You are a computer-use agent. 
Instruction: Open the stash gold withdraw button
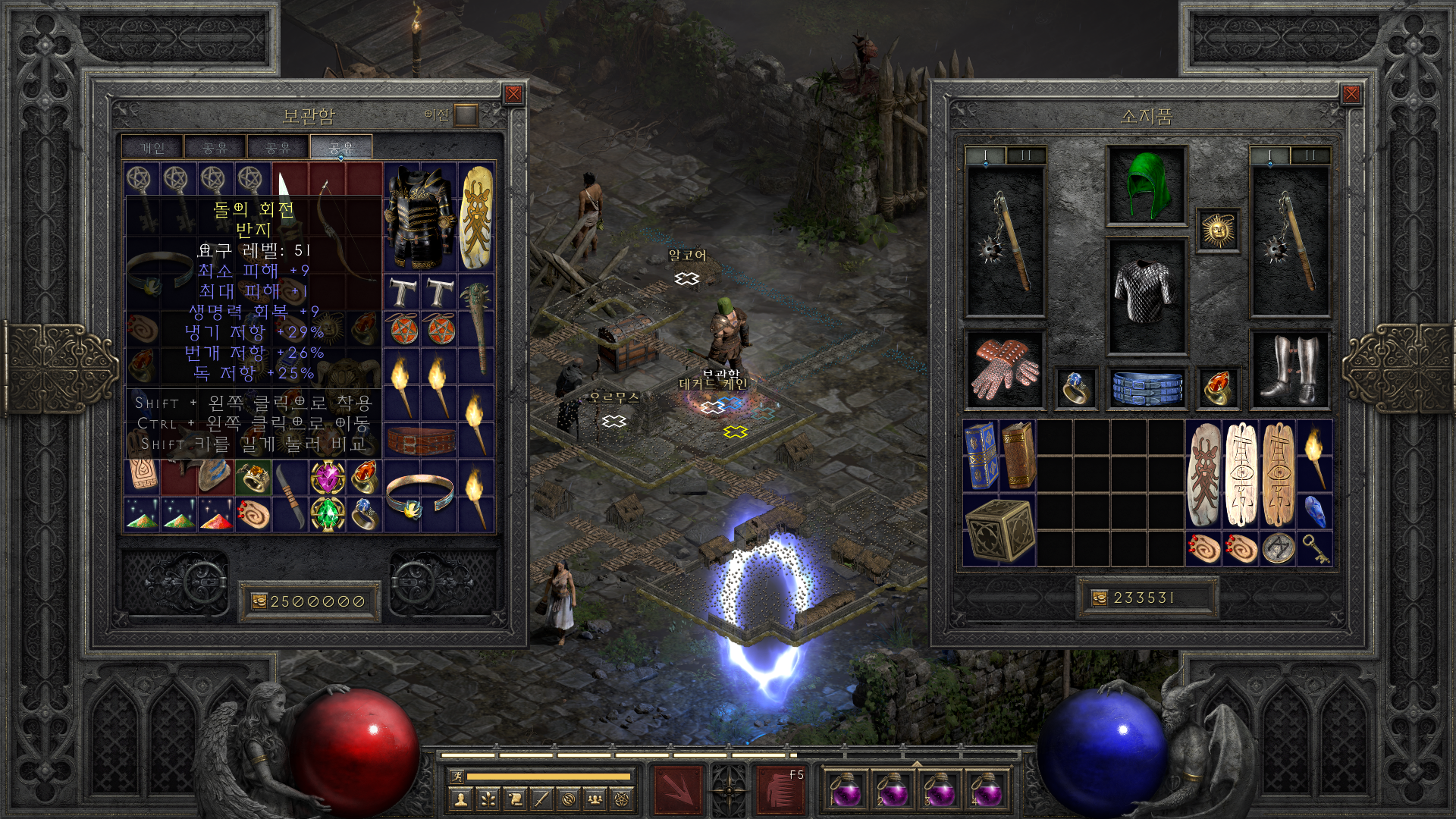tap(259, 601)
